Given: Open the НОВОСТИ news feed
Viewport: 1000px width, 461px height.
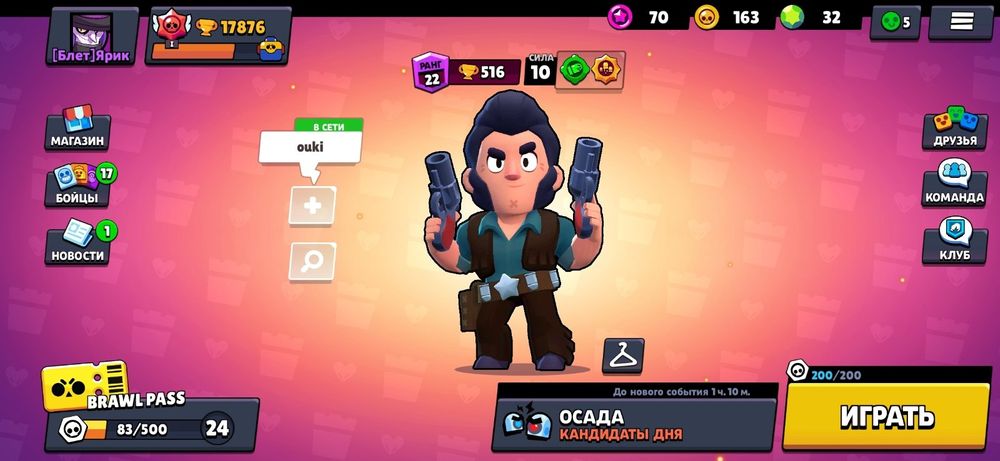Looking at the screenshot, I should [78, 244].
